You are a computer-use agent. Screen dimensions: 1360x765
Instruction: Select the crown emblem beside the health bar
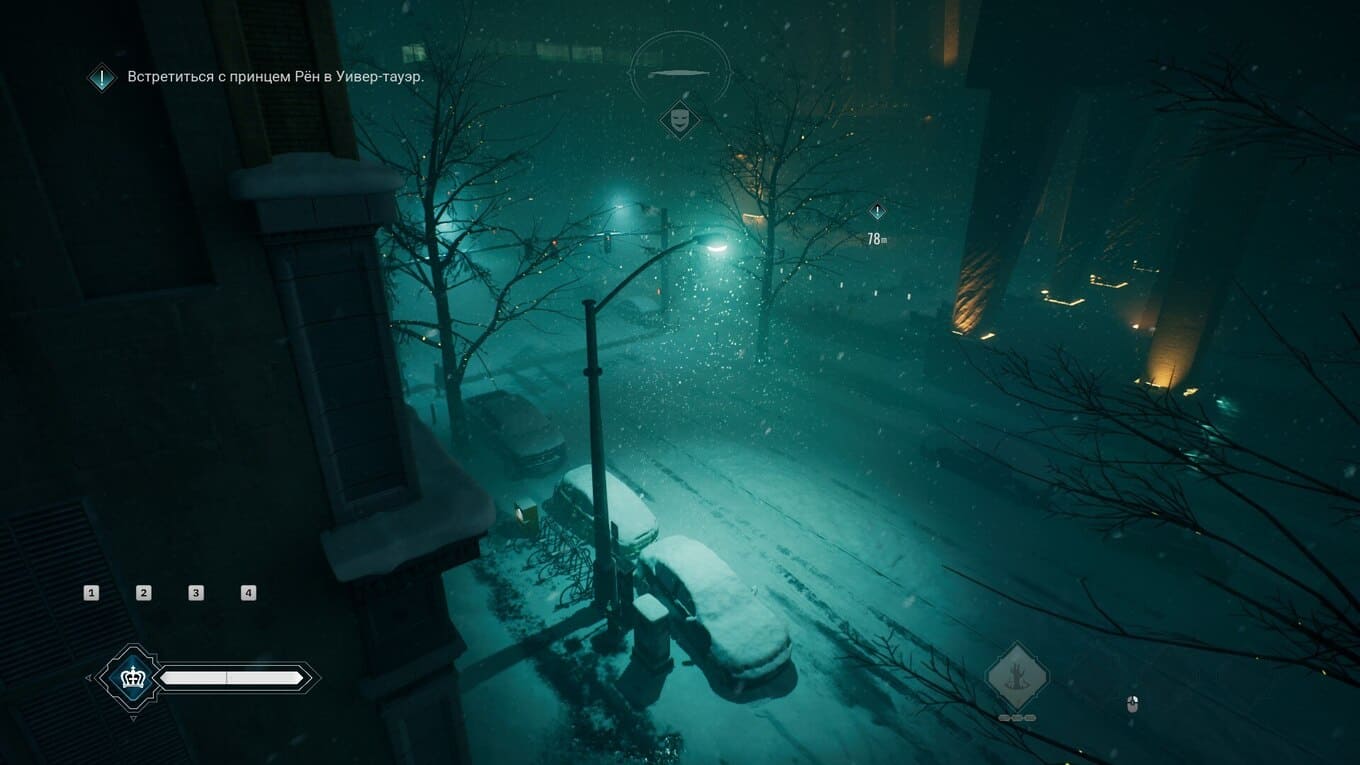132,678
